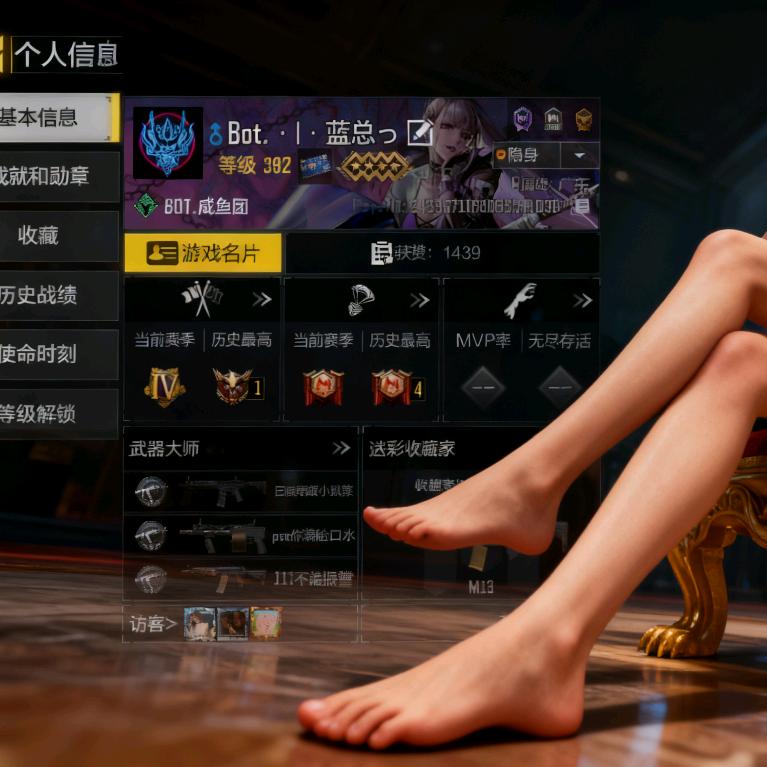The image size is (767, 767).
Task: Expand the 武器大师 section arrow
Action: (342, 448)
